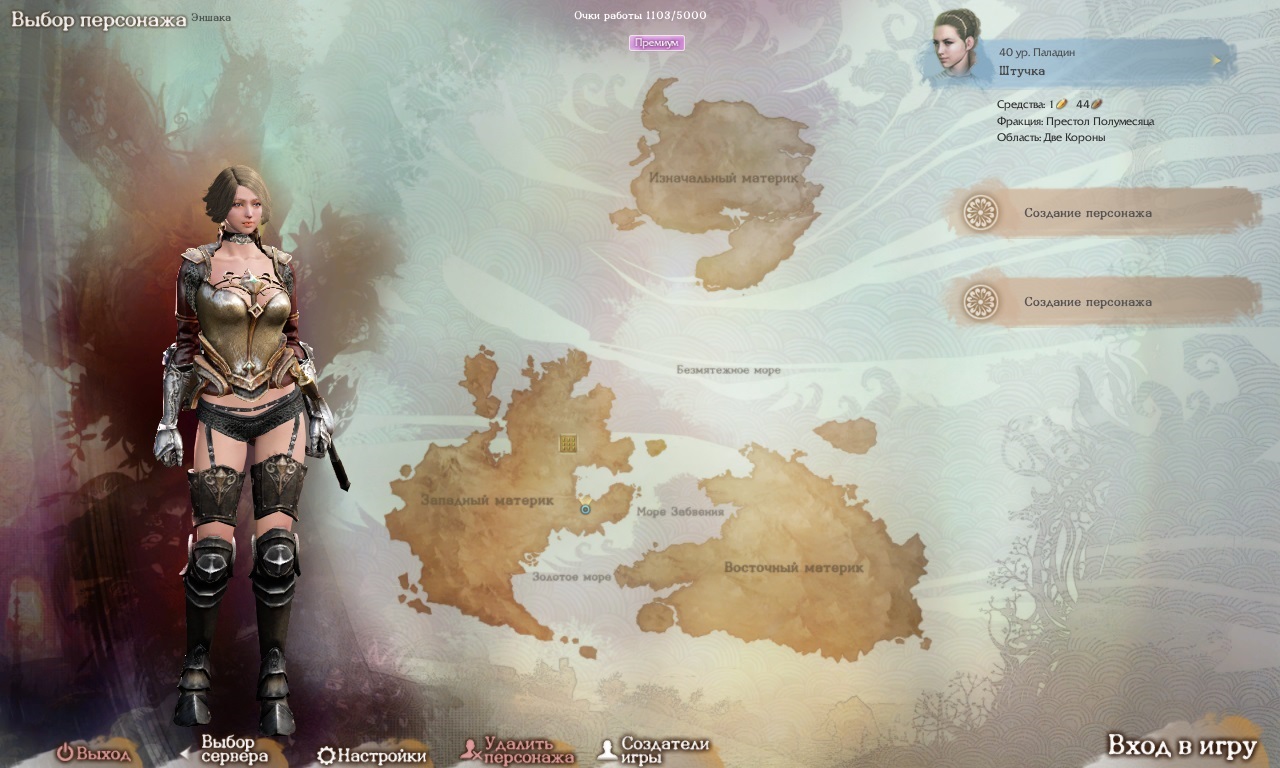Open the Настройки settings
Image resolution: width=1280 pixels, height=768 pixels.
pyautogui.click(x=372, y=755)
